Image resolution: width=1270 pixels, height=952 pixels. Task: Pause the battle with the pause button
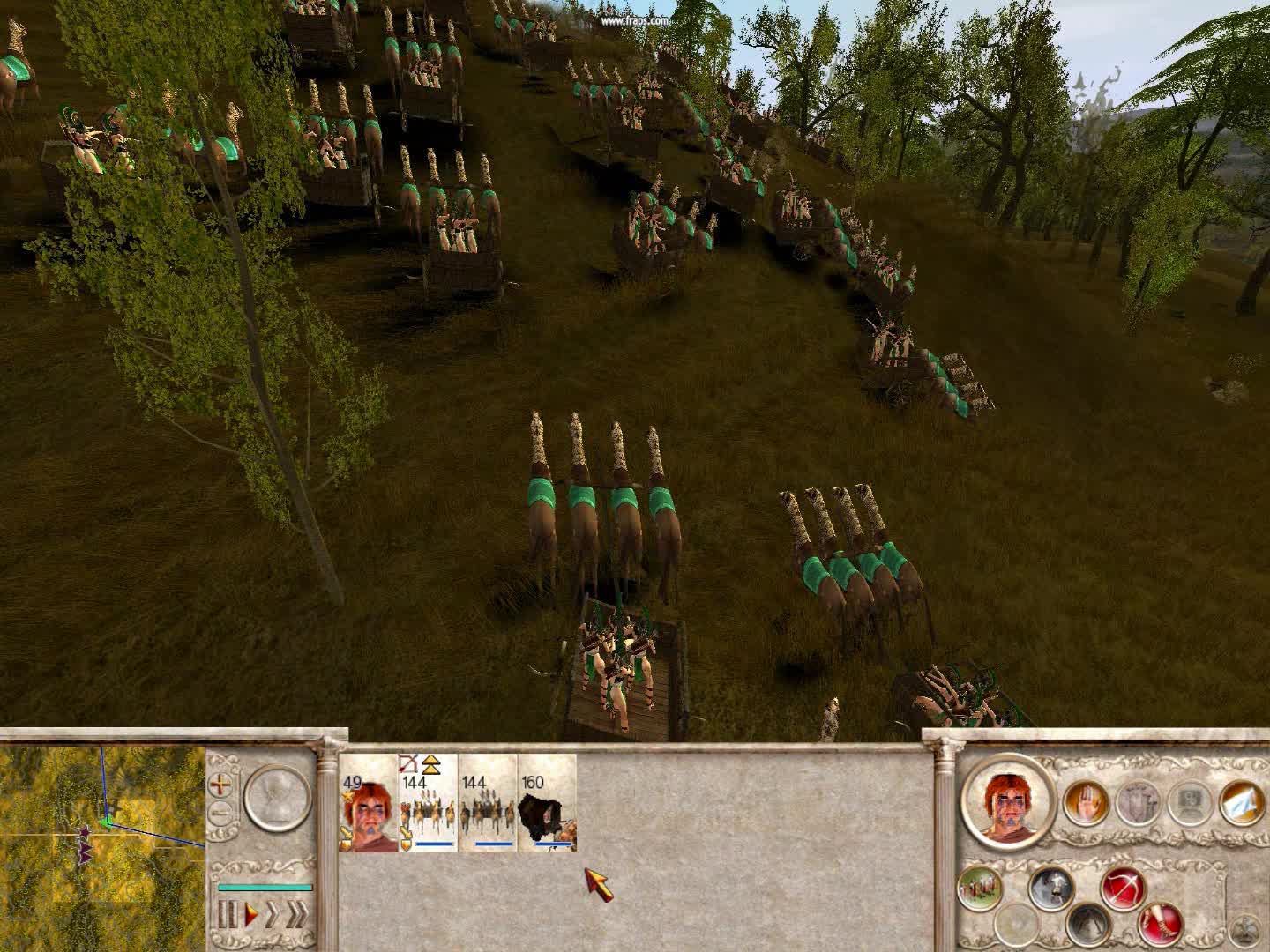(x=228, y=913)
